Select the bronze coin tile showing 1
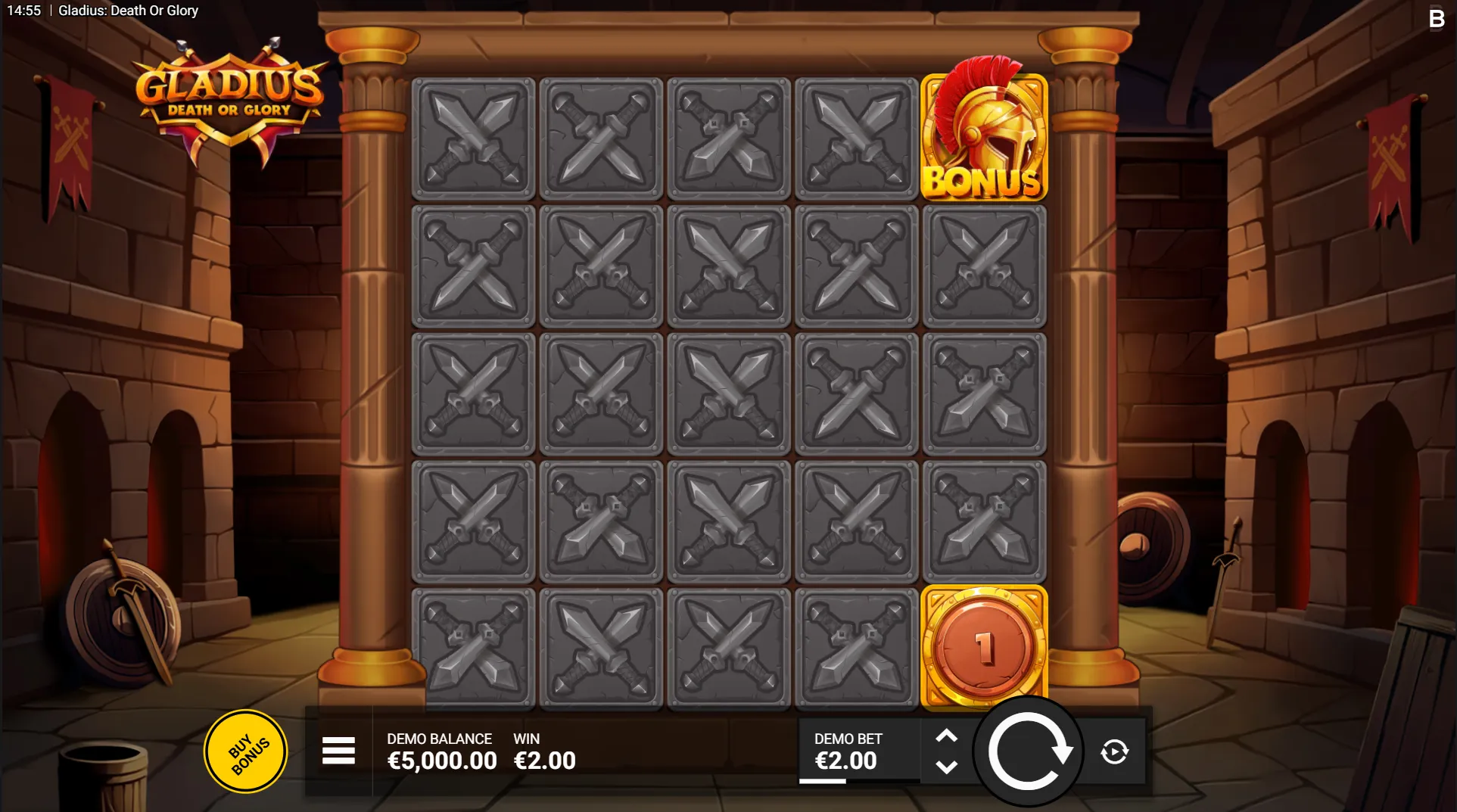This screenshot has width=1457, height=812. point(984,648)
